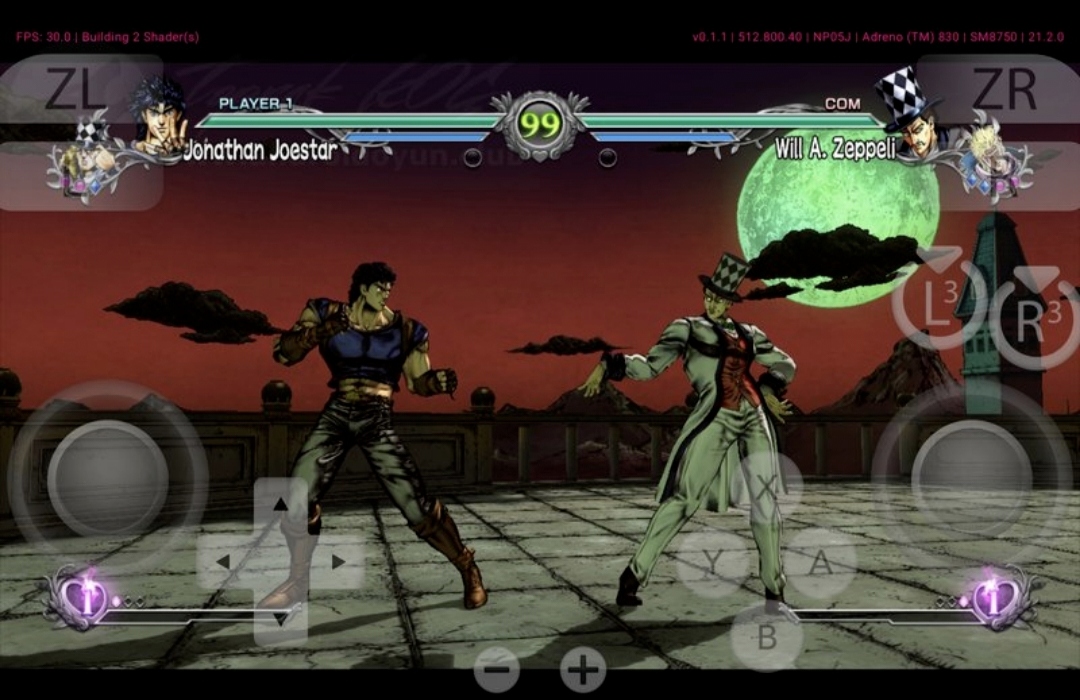
Task: Tap the D-pad right arrow
Action: [338, 562]
